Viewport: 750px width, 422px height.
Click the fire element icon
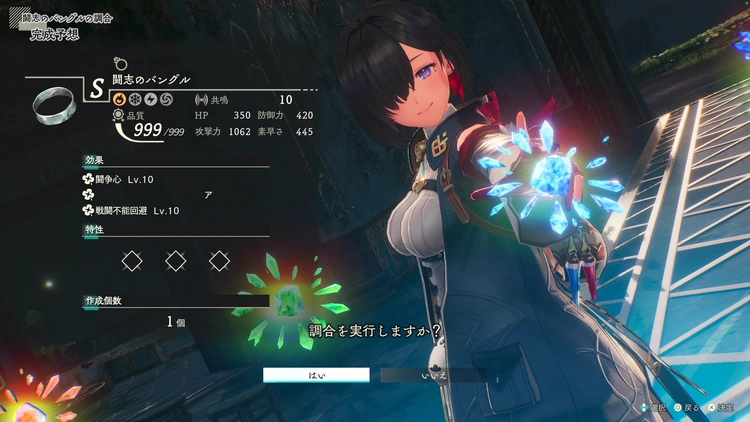(x=117, y=100)
